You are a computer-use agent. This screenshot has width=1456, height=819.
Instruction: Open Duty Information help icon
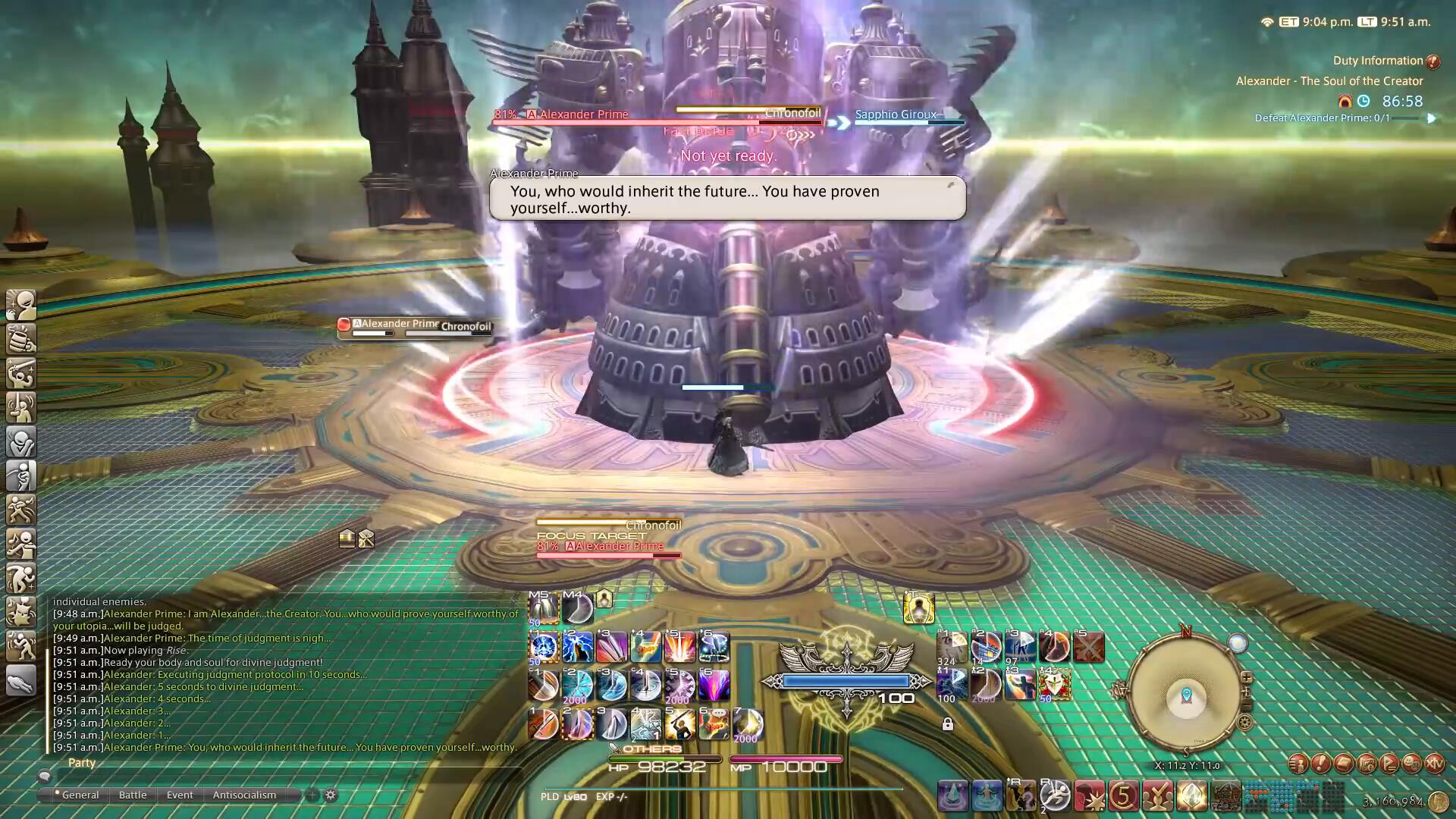tap(1432, 61)
